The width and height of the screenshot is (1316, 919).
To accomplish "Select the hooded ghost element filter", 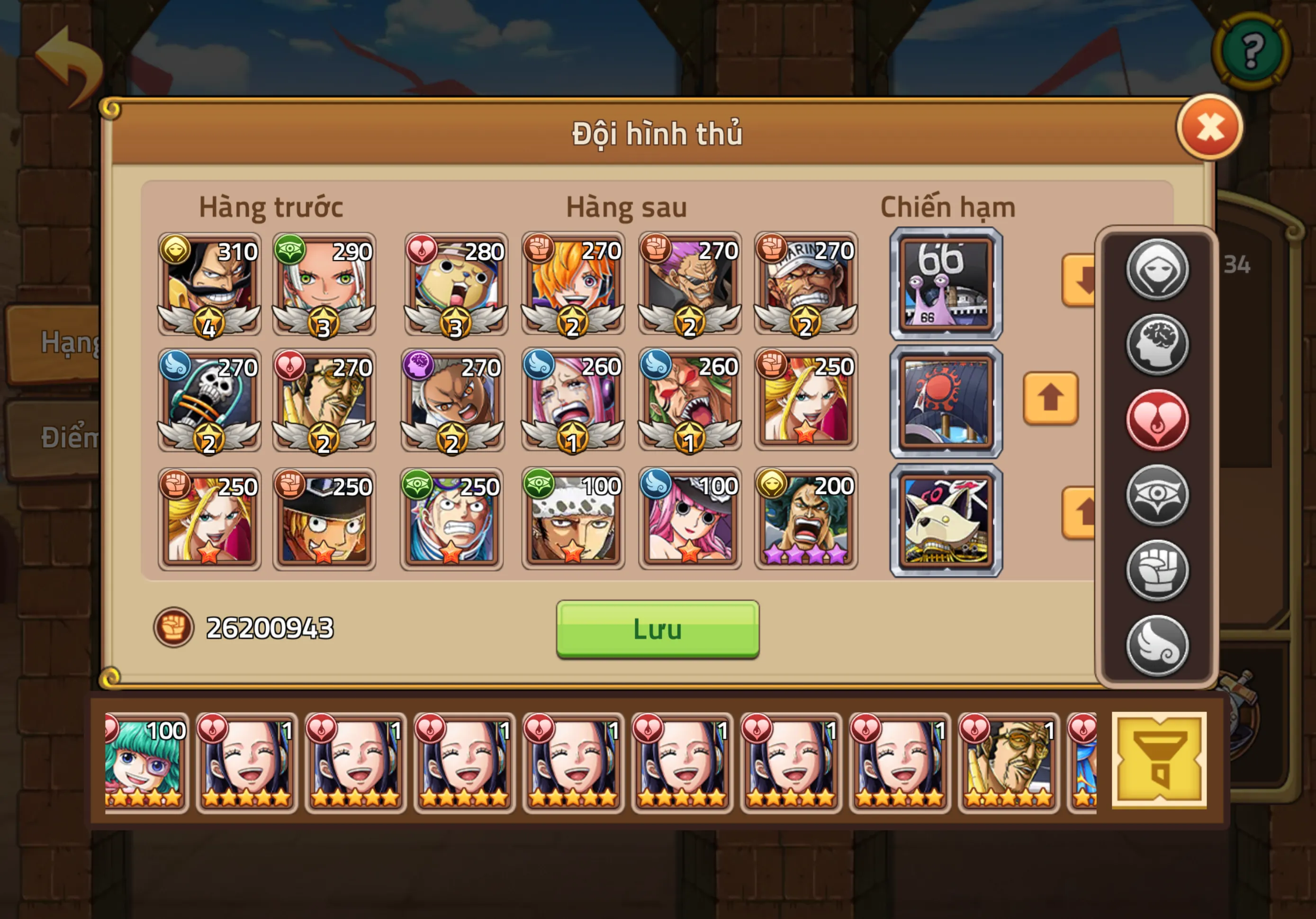I will 1158,270.
